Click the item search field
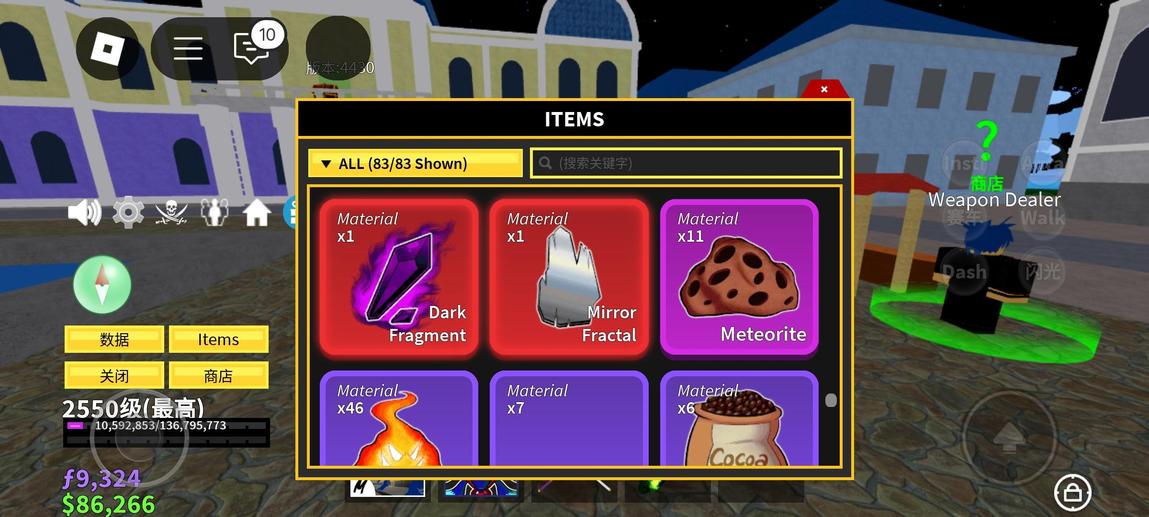Screen dimensions: 1149x517 click(686, 163)
